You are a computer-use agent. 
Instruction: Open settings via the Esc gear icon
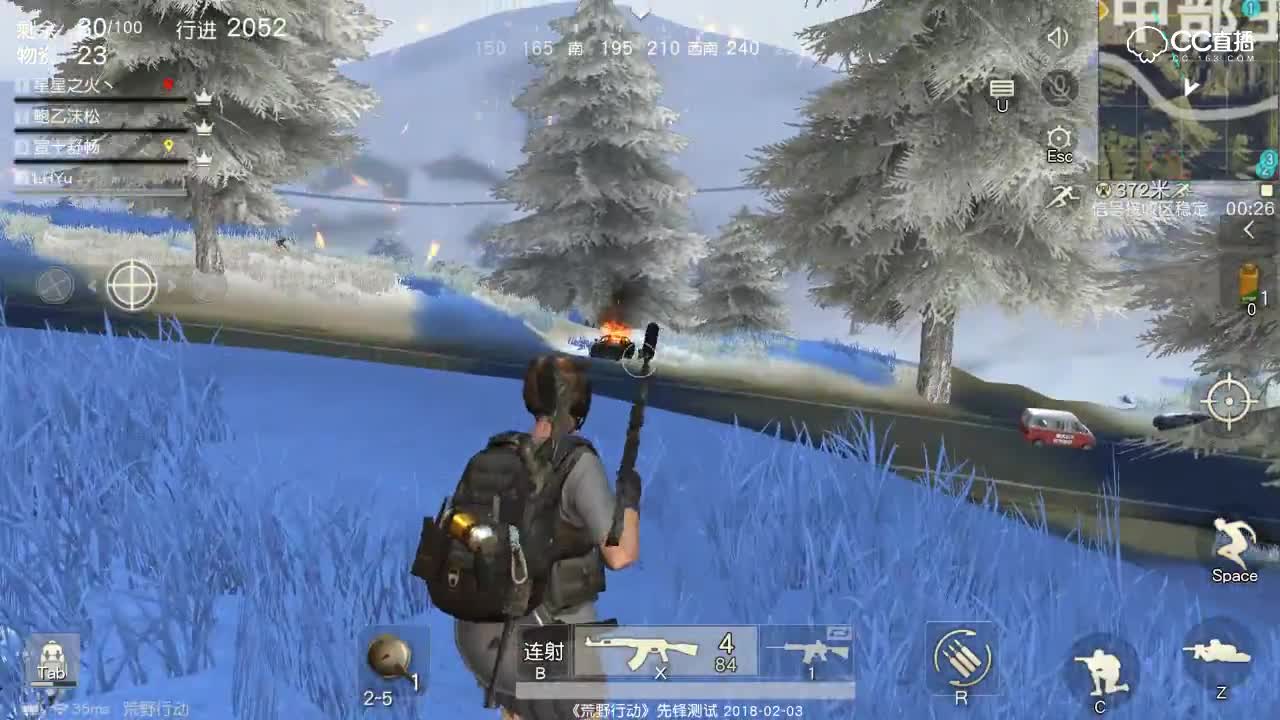click(1058, 137)
